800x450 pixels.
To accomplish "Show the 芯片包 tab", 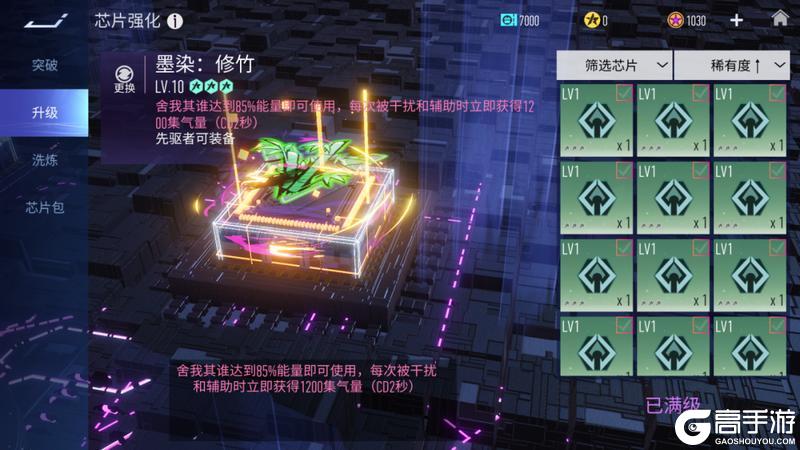I will tap(44, 208).
